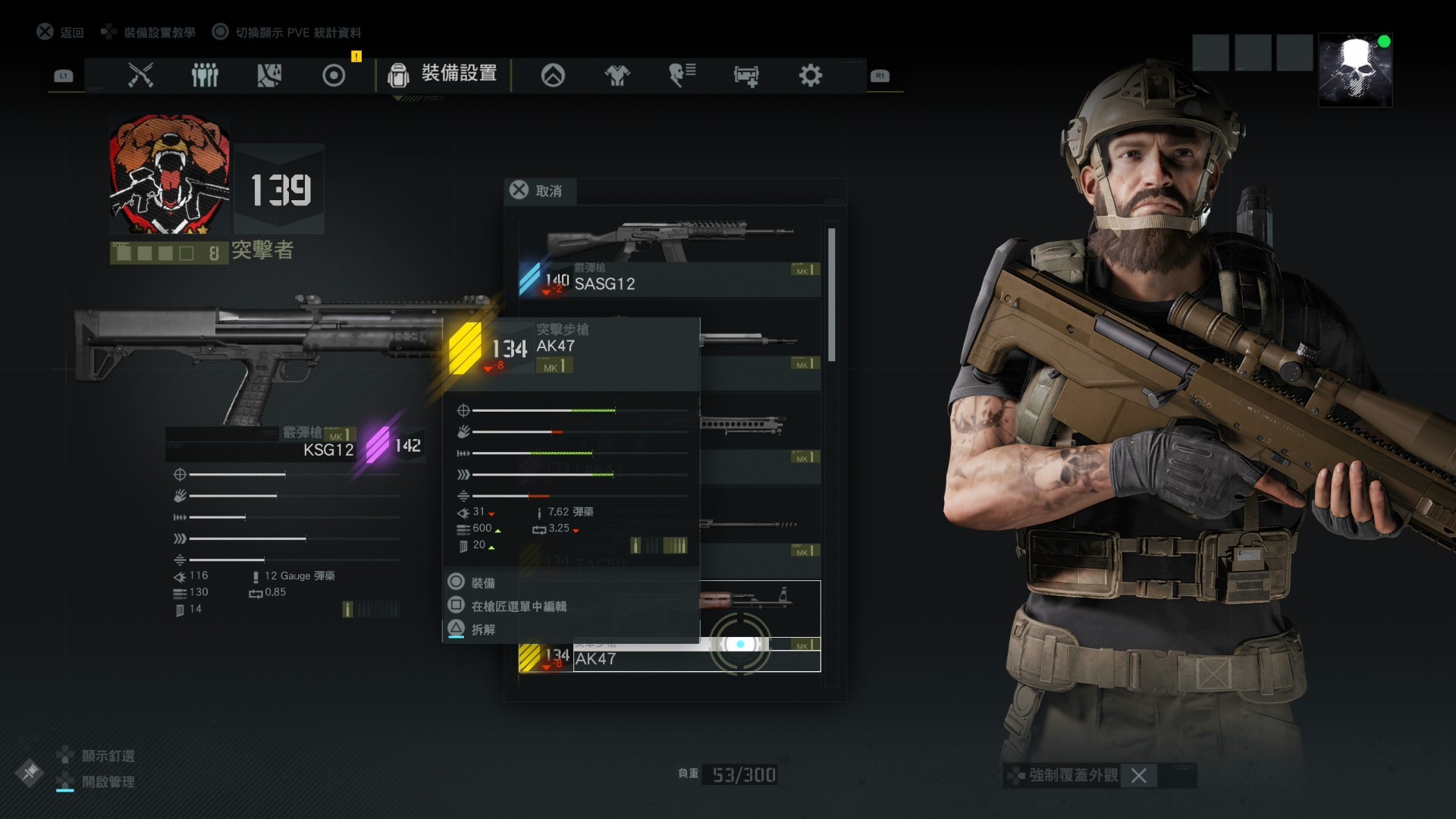The width and height of the screenshot is (1456, 819).
Task: Open the squad members tab
Action: 205,75
